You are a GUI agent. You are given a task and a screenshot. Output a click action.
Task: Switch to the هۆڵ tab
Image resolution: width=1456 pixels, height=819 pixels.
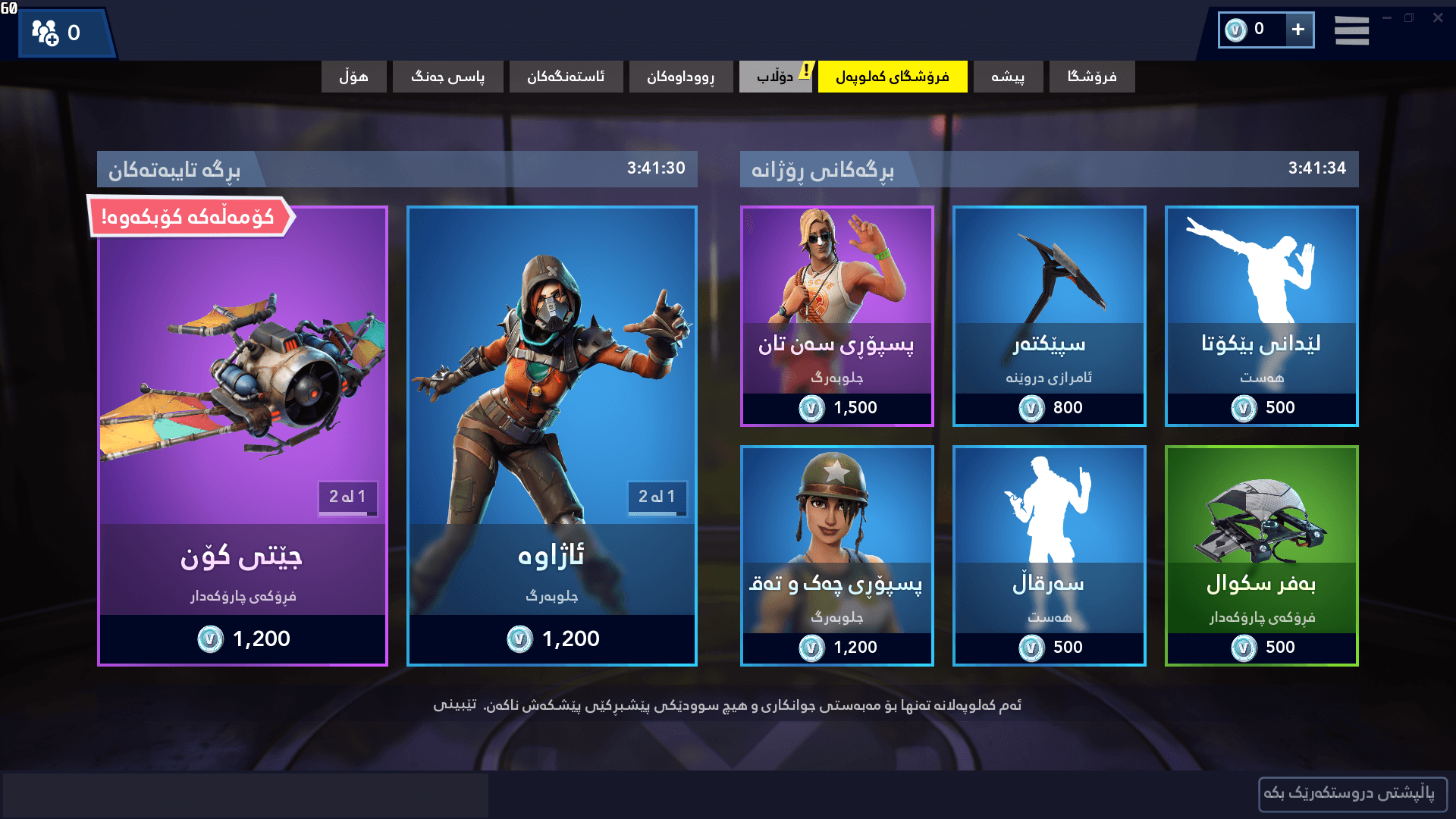pyautogui.click(x=353, y=77)
